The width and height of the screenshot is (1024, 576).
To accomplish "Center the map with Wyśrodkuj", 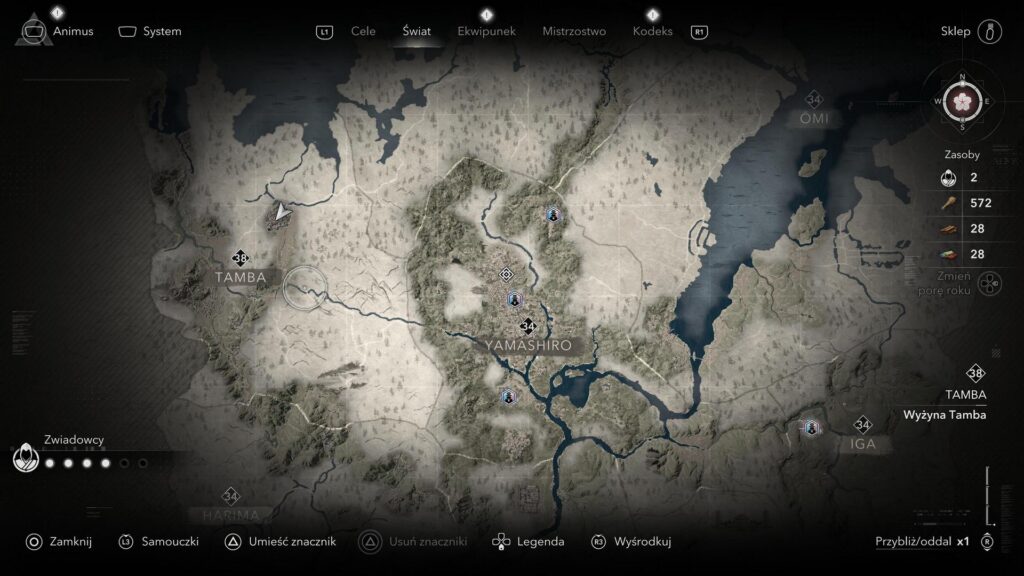I will (x=642, y=541).
